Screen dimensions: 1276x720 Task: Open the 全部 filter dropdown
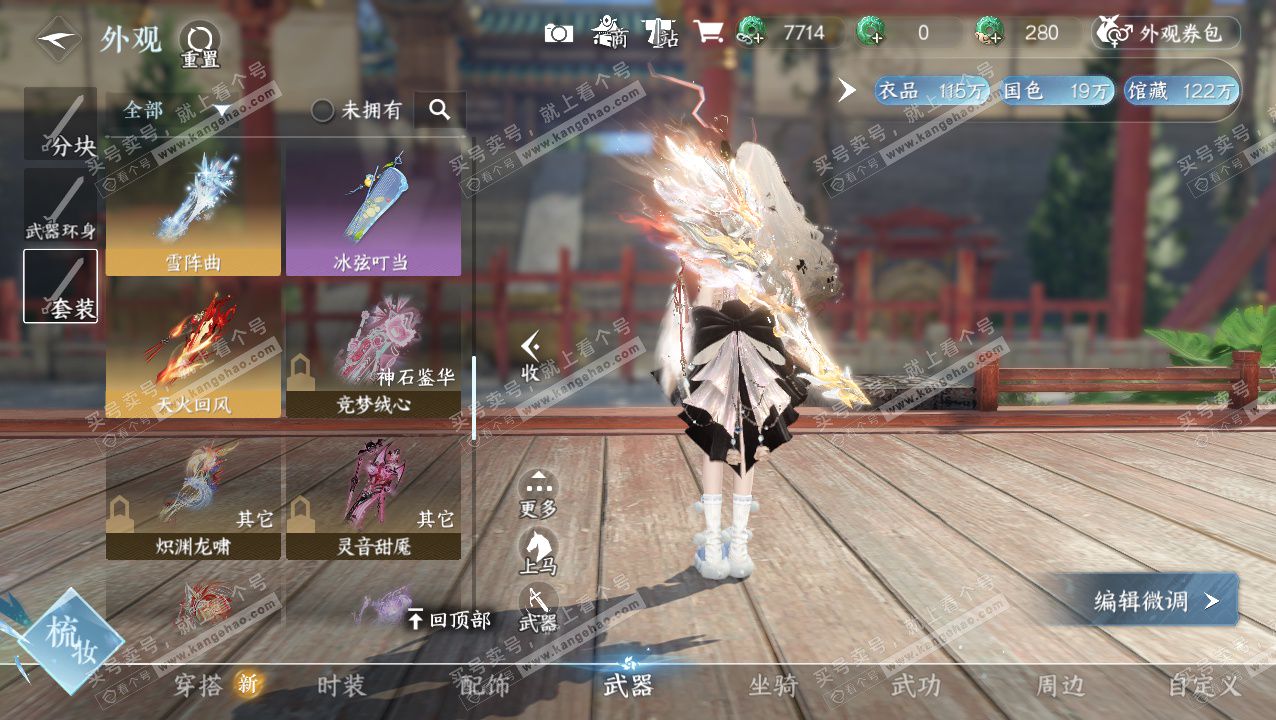pyautogui.click(x=177, y=110)
